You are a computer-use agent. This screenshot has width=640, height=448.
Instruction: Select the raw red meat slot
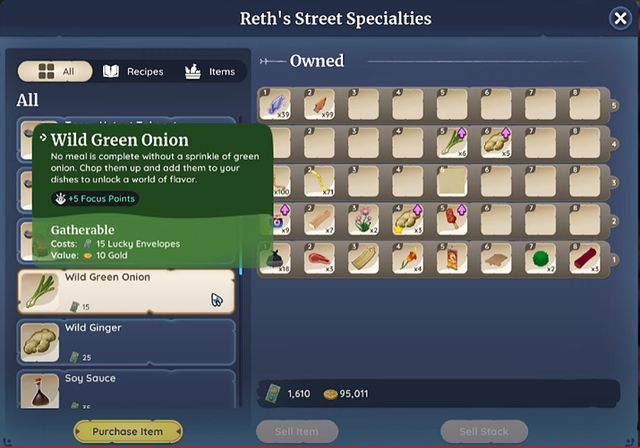click(x=320, y=258)
